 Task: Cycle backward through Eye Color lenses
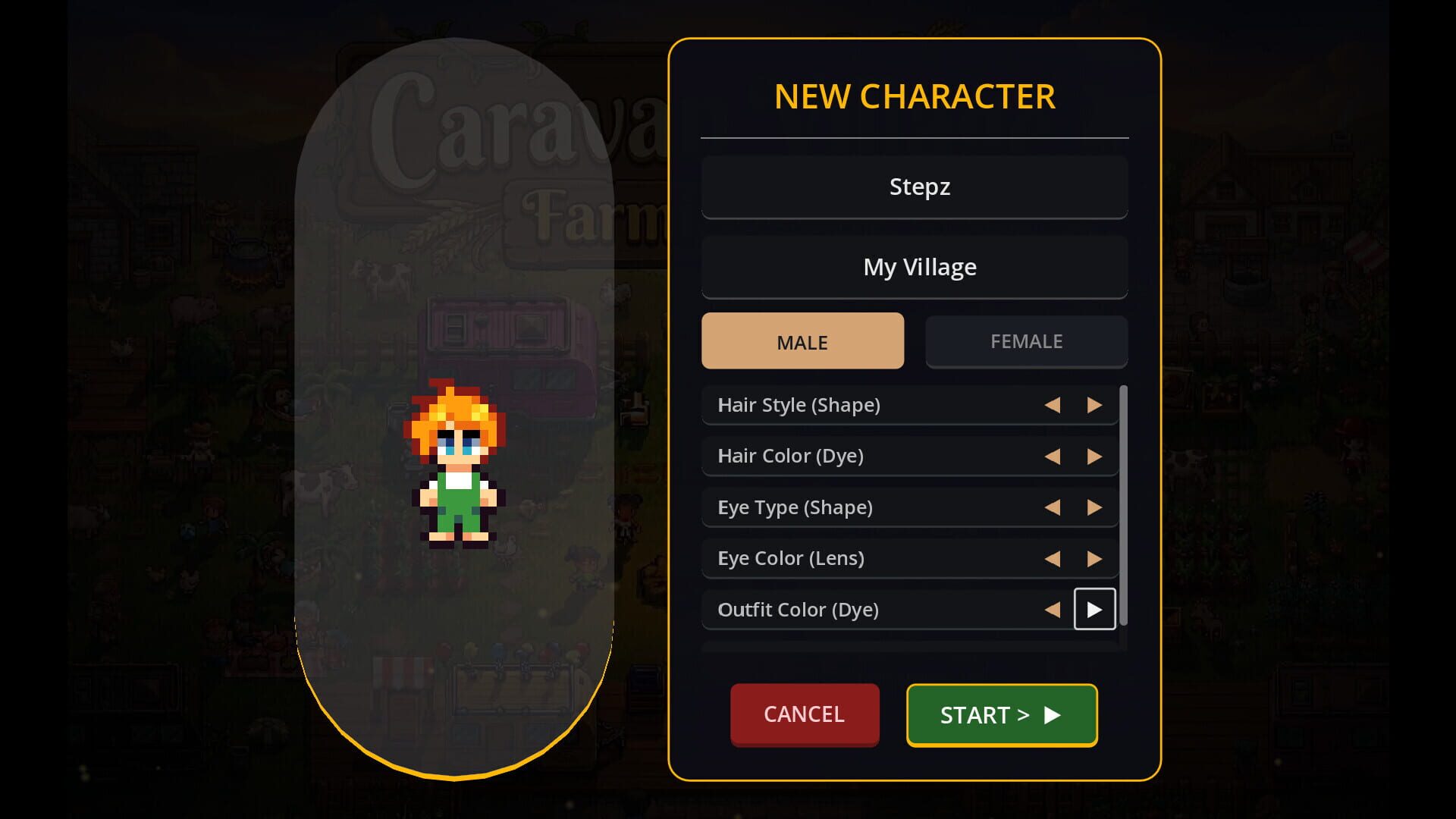point(1053,558)
